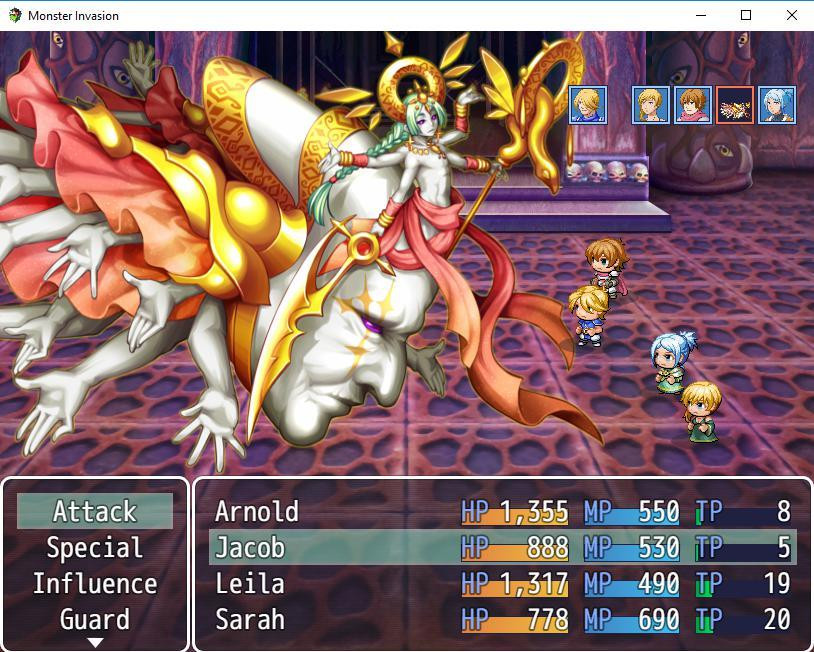The width and height of the screenshot is (814, 652).
Task: Select Arnold's party status row
Action: tap(502, 512)
